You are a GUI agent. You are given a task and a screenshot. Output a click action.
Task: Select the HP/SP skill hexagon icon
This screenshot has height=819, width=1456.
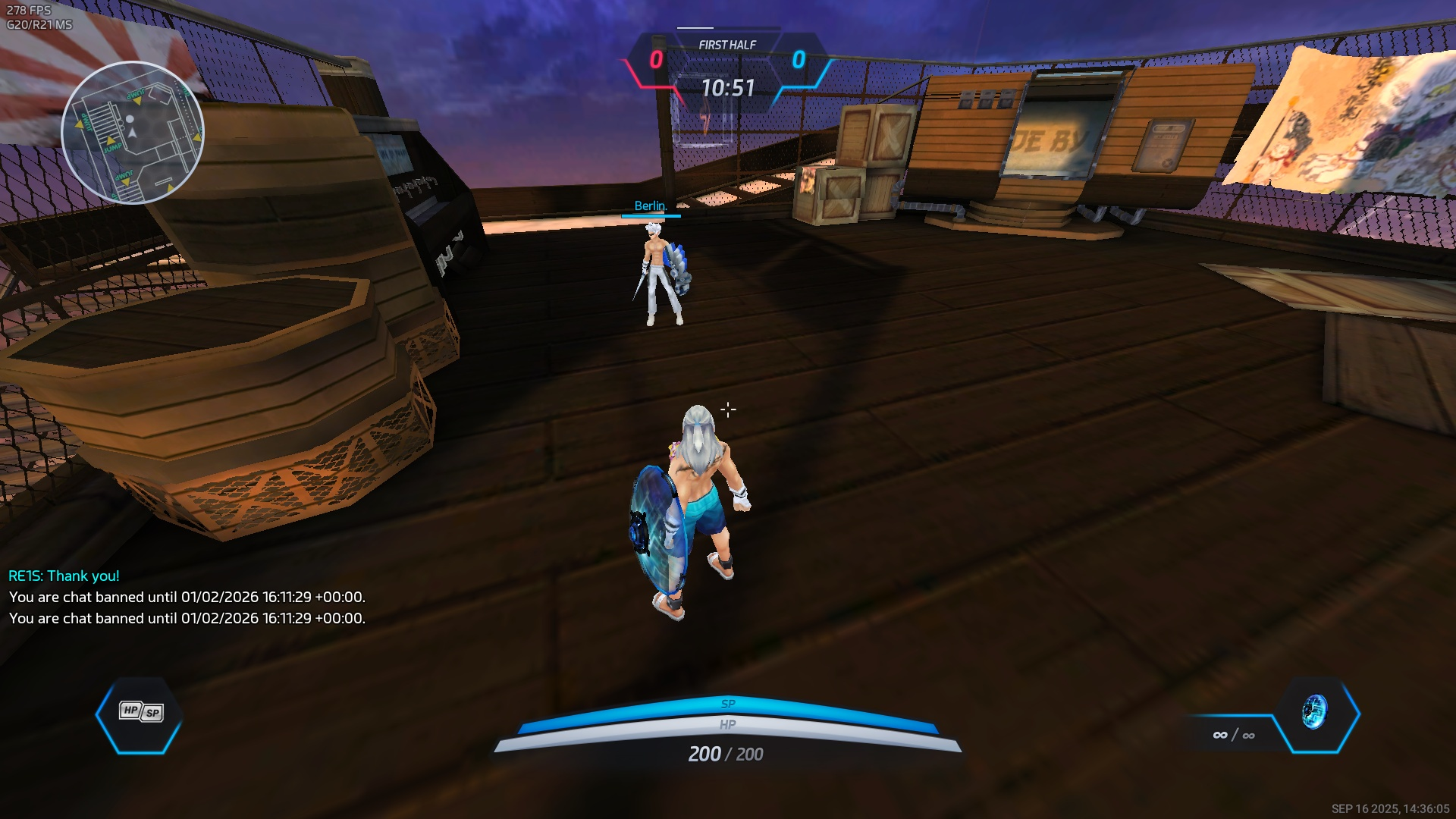pyautogui.click(x=140, y=714)
